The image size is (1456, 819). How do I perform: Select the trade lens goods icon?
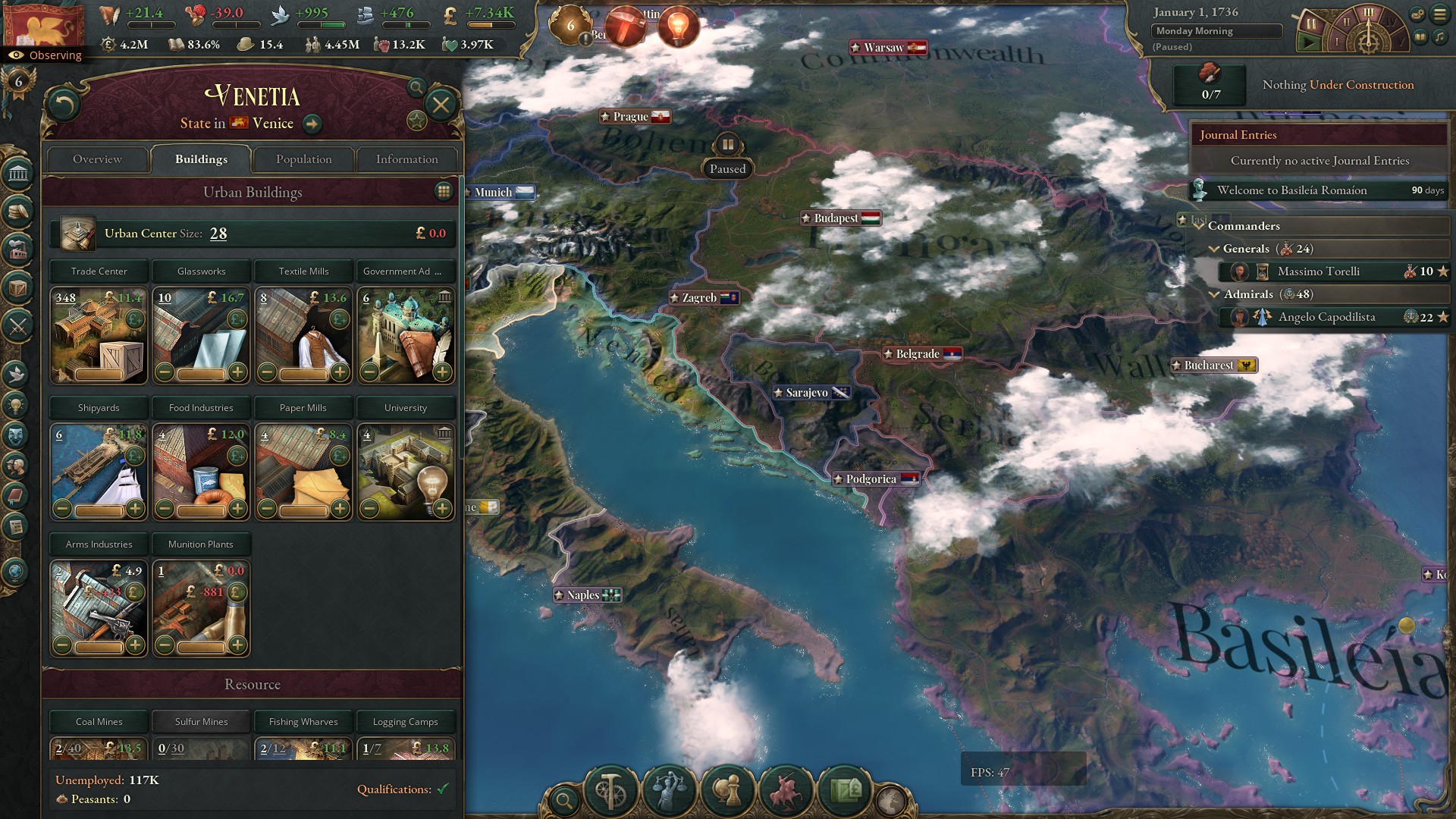pyautogui.click(x=844, y=791)
